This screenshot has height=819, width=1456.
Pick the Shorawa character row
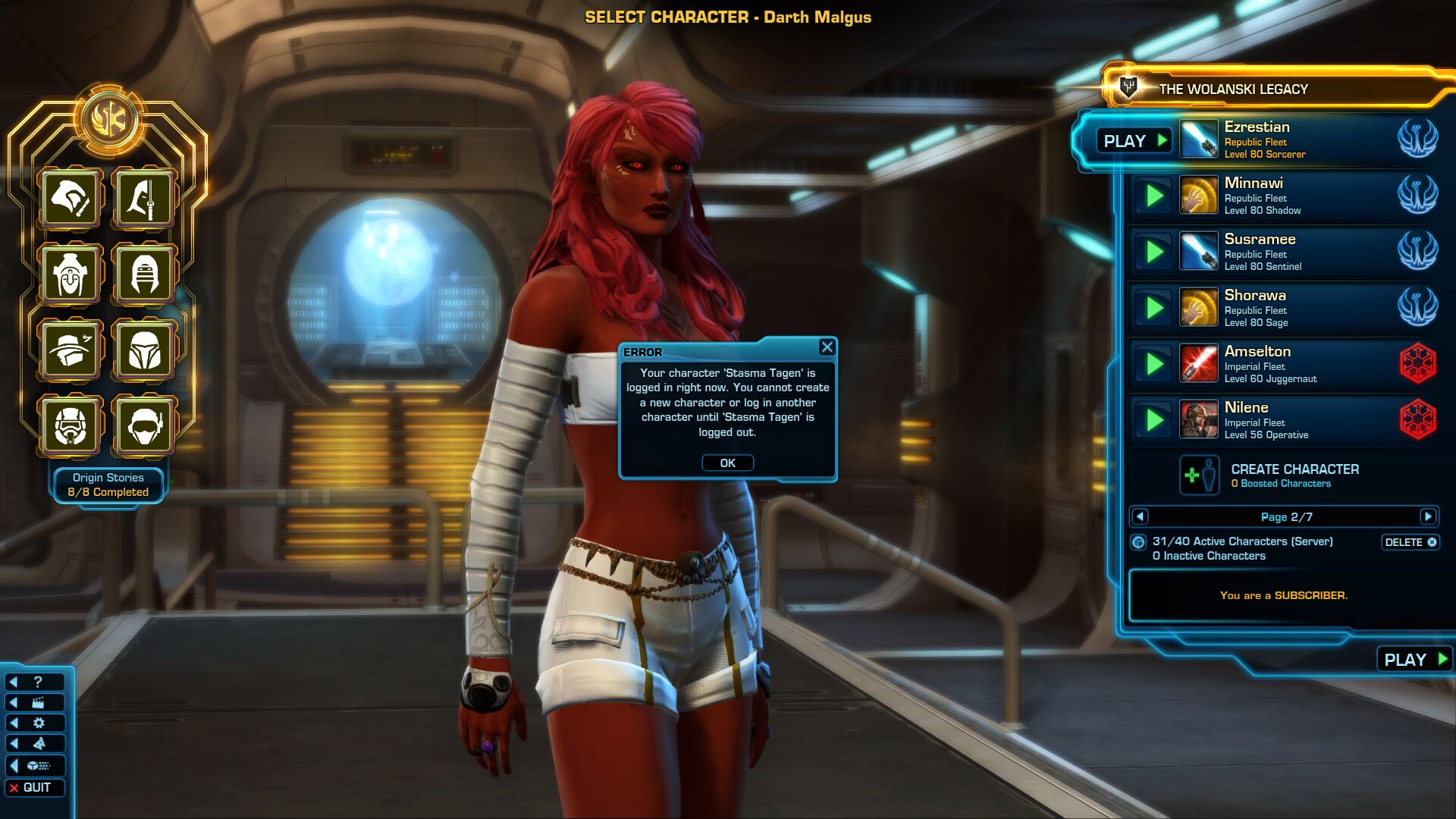point(1282,309)
